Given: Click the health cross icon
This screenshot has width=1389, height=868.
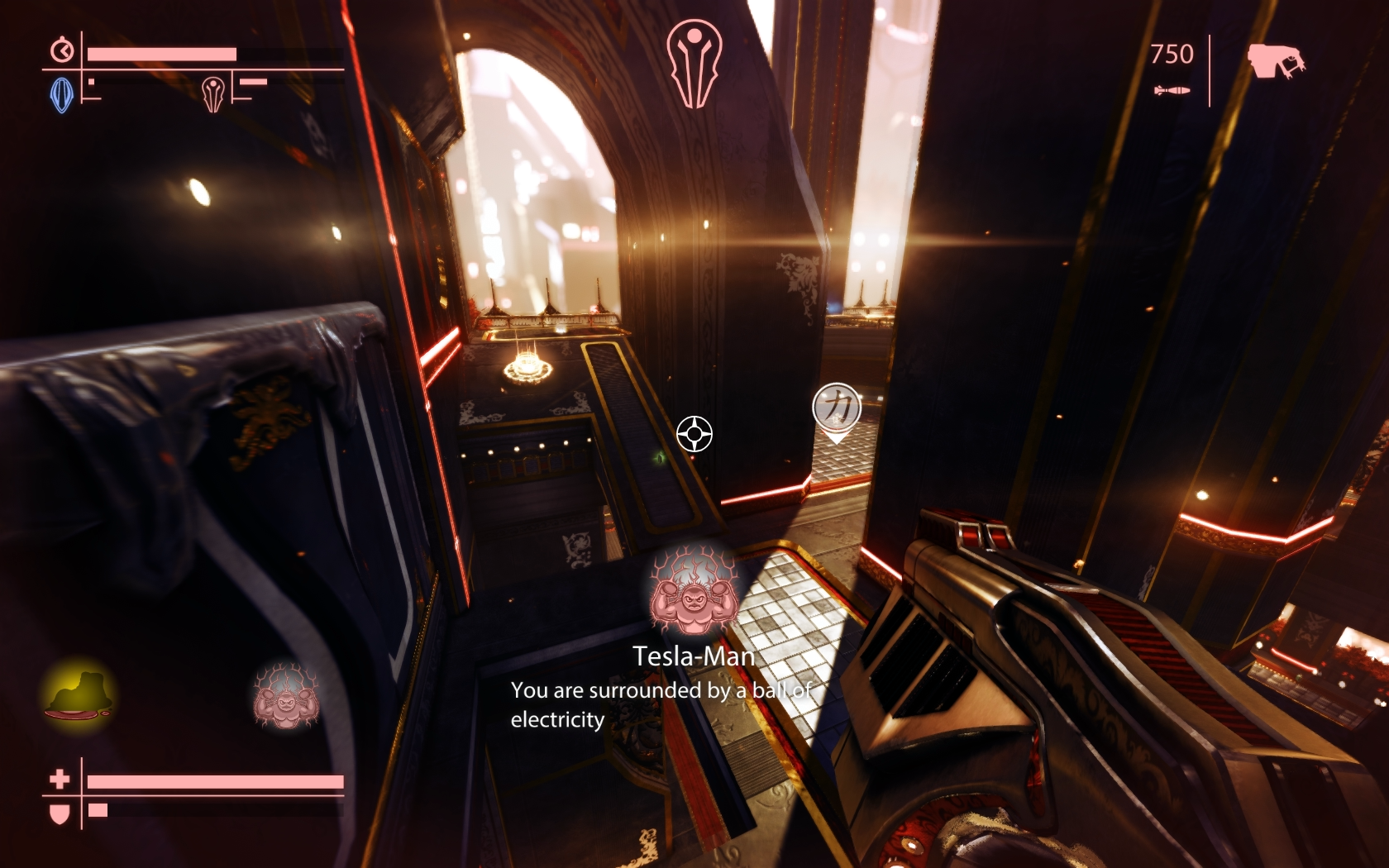Looking at the screenshot, I should [60, 779].
